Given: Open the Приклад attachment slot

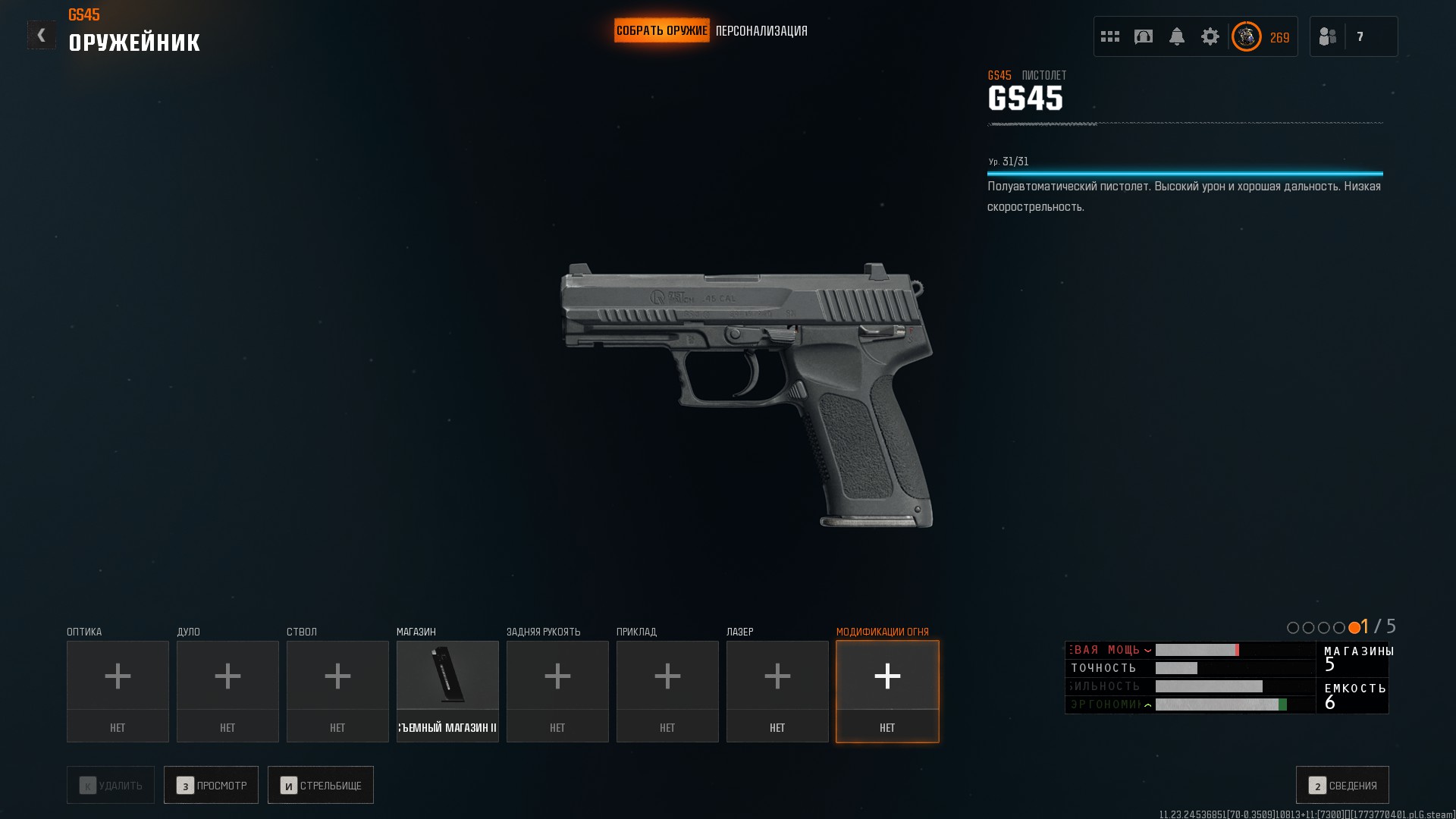Looking at the screenshot, I should pos(667,691).
